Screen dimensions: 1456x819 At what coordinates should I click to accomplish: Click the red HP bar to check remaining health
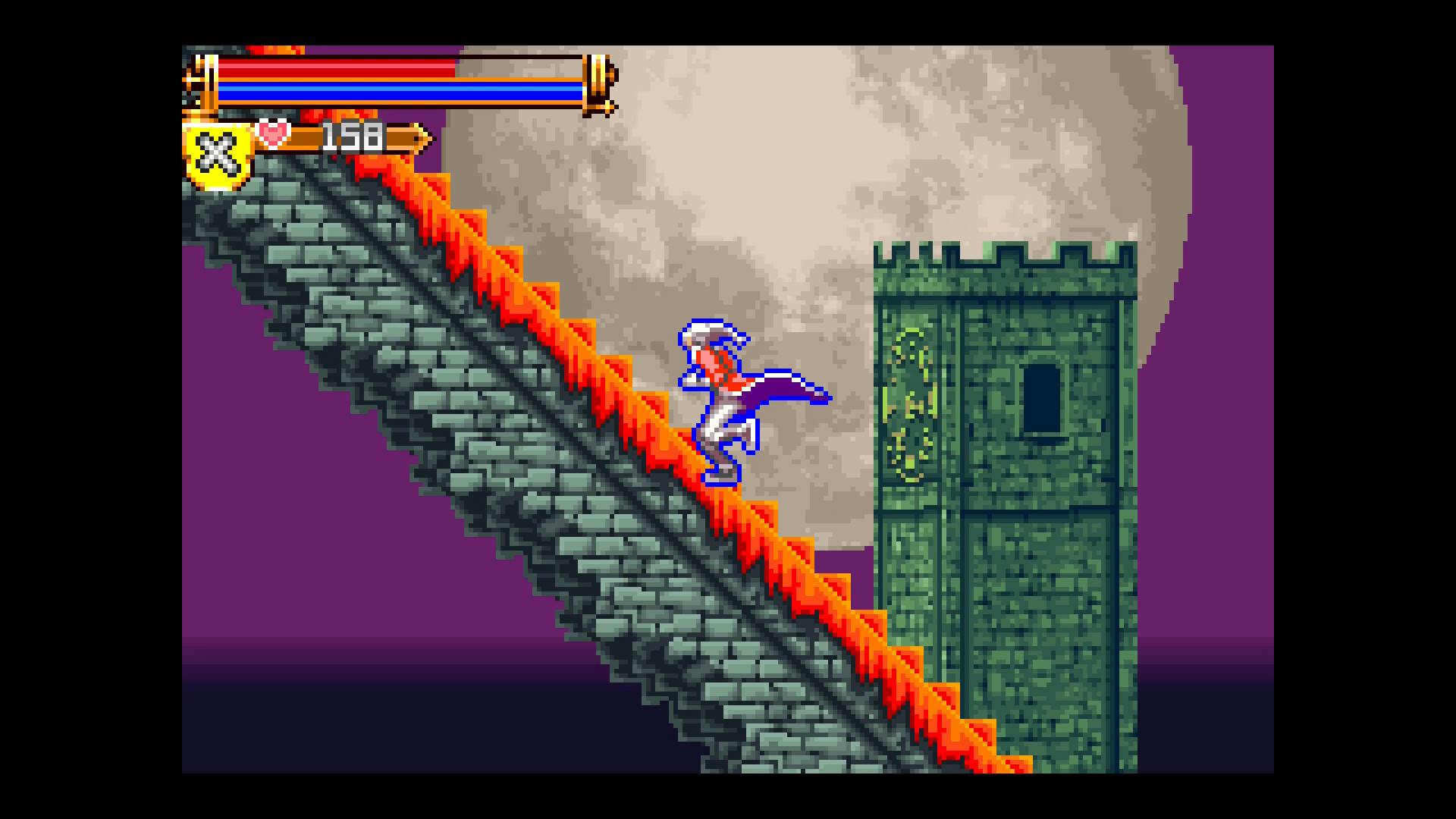coord(334,69)
